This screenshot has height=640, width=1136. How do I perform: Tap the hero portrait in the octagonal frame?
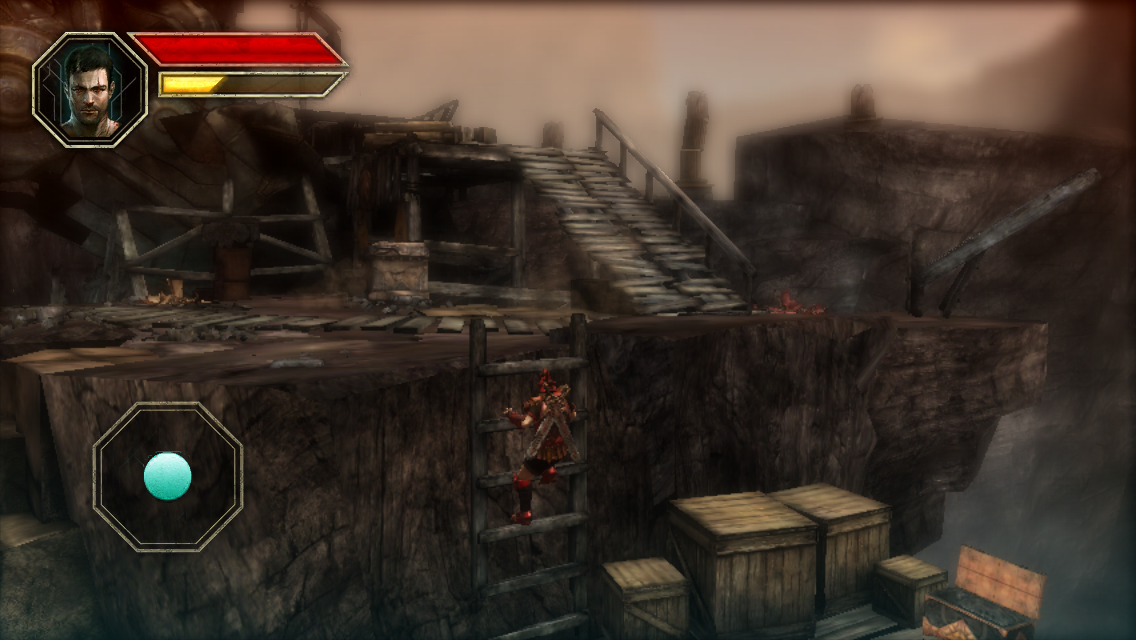tap(90, 90)
